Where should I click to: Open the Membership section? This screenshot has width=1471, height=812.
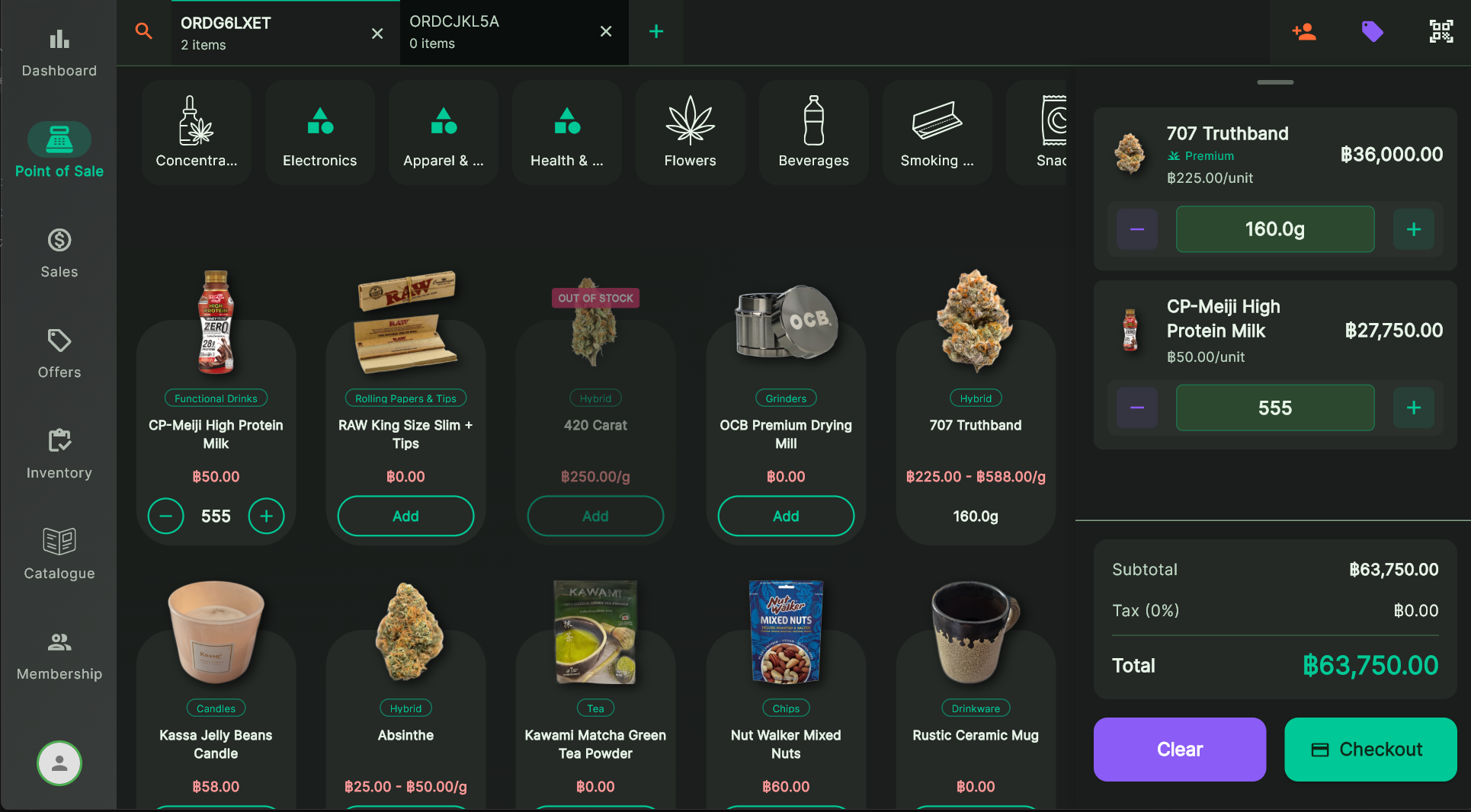[x=59, y=654]
